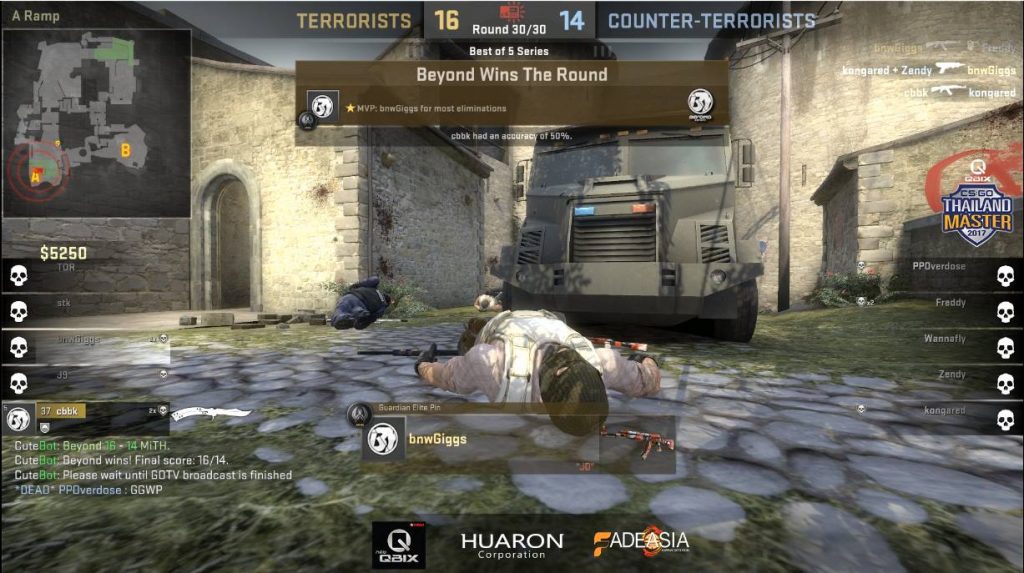The image size is (1024, 573).
Task: Choose Wannafly's player row
Action: point(940,346)
